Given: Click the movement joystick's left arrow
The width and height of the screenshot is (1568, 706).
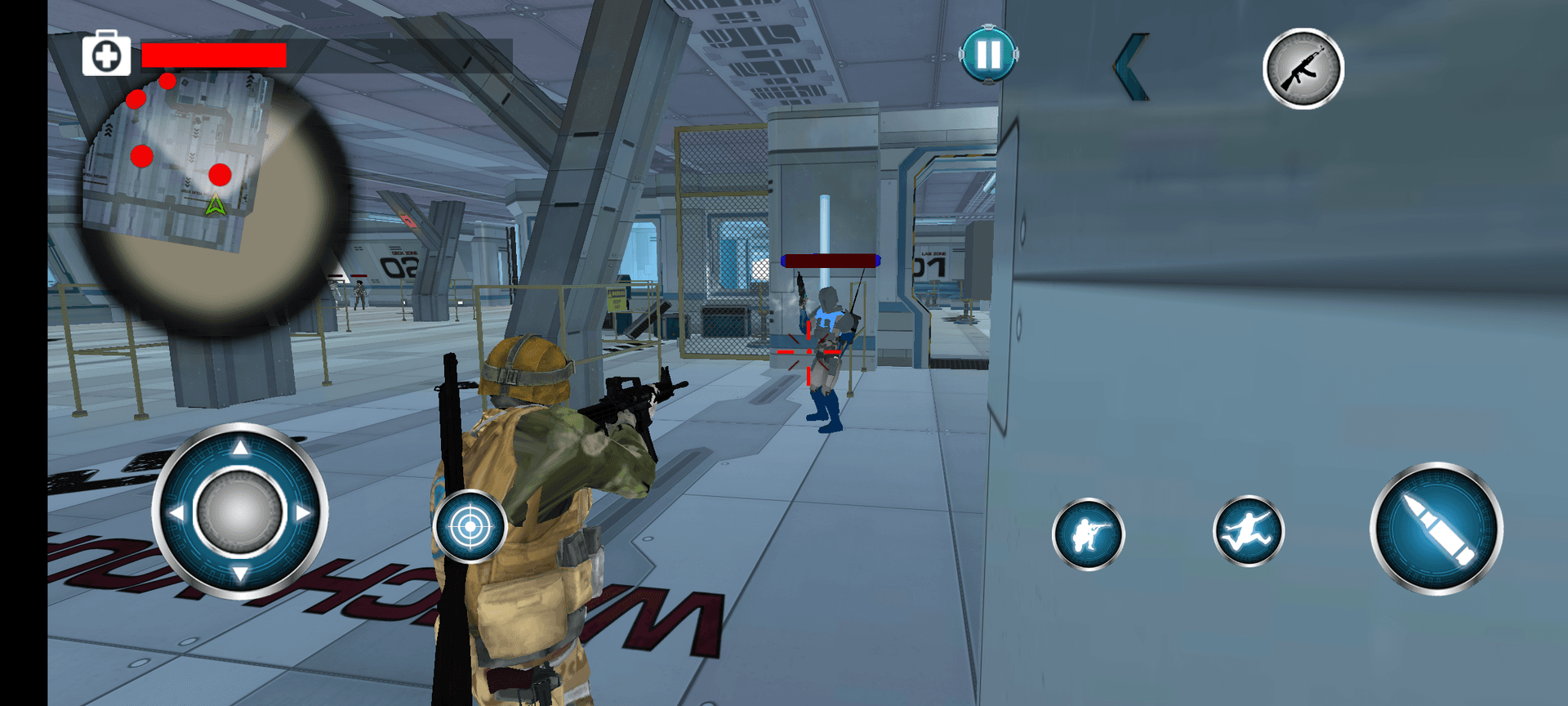Looking at the screenshot, I should point(176,513).
